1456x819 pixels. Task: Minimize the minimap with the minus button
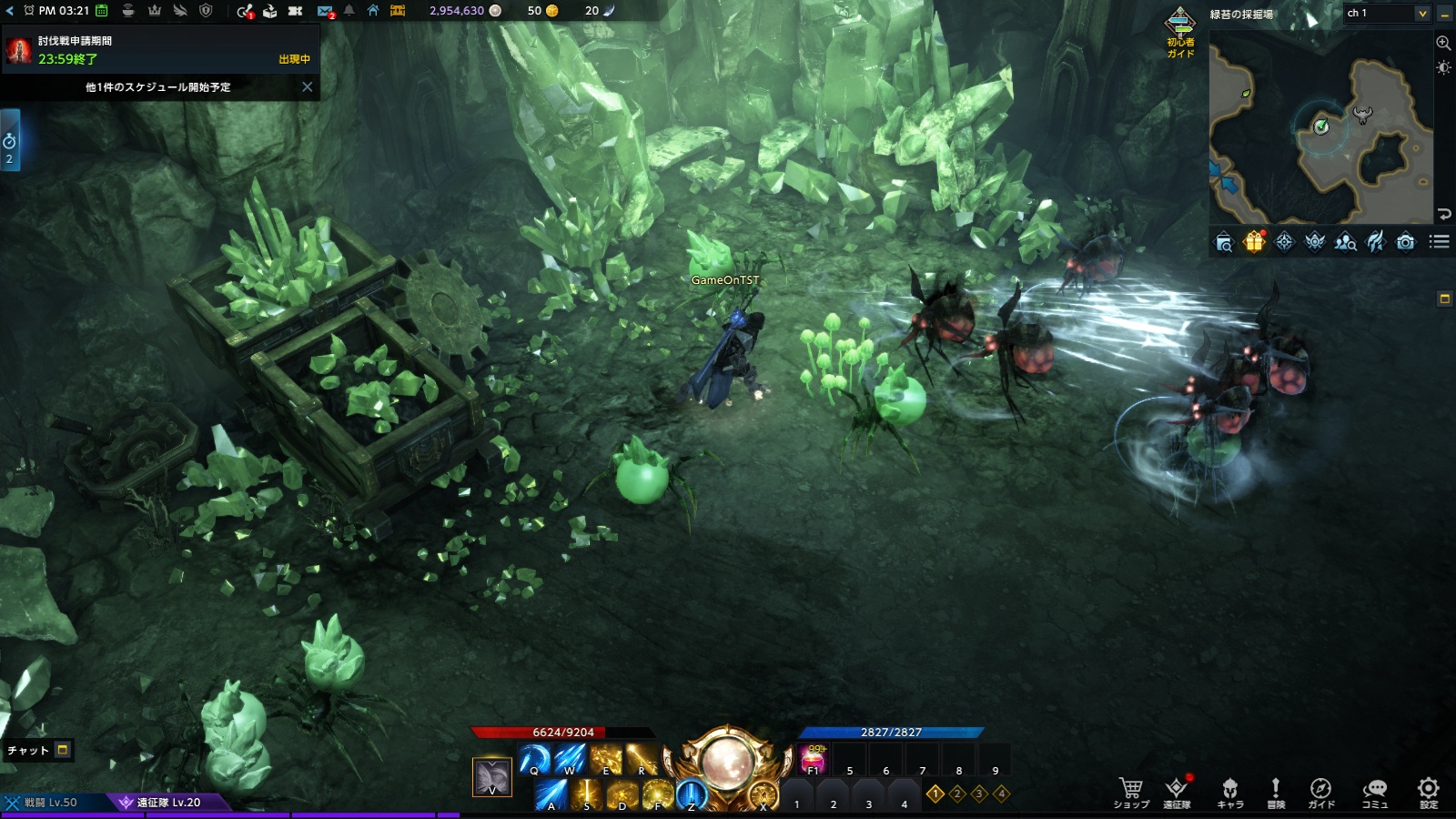(x=1444, y=14)
